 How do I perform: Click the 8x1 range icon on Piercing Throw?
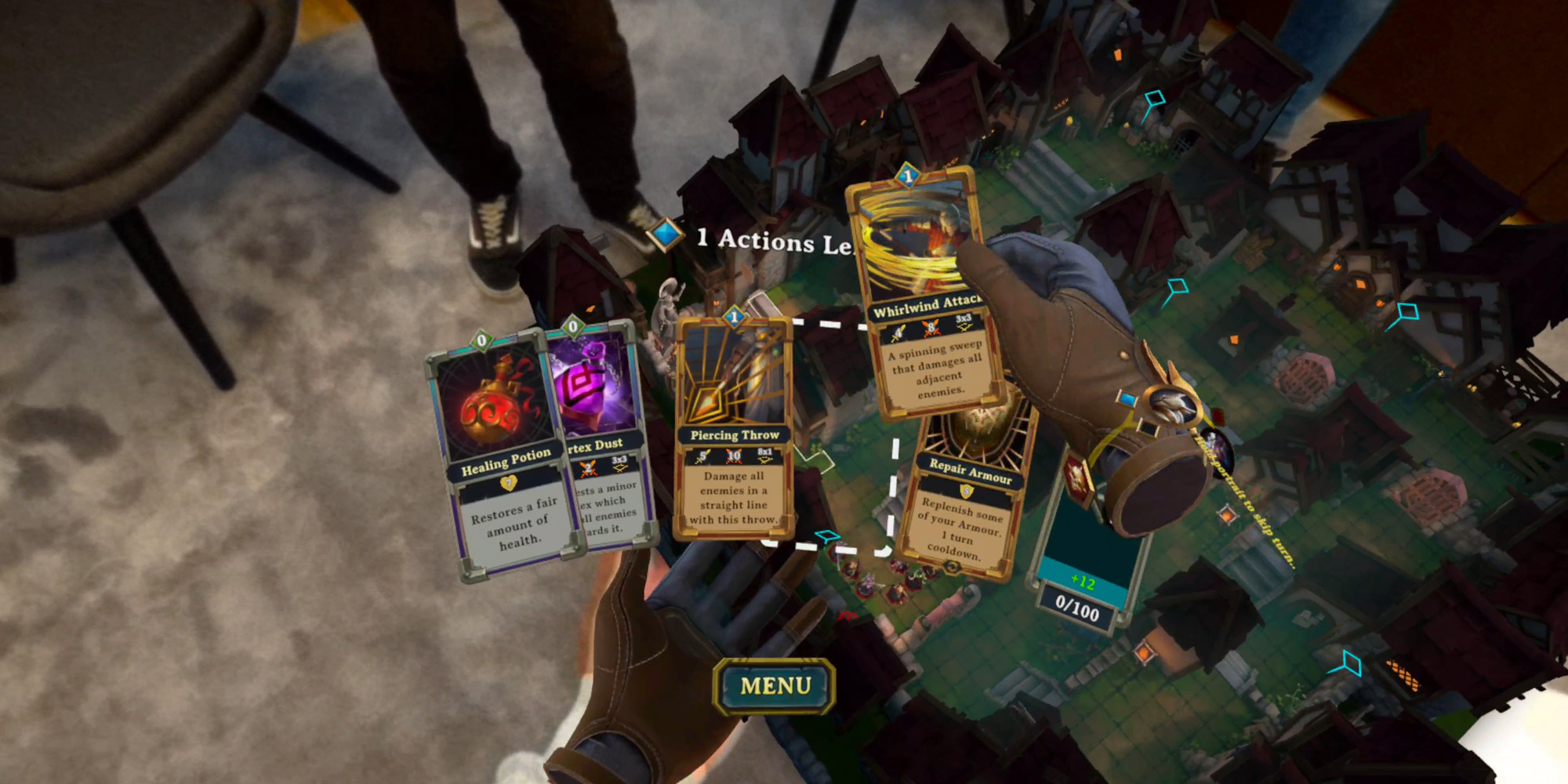pos(764,455)
